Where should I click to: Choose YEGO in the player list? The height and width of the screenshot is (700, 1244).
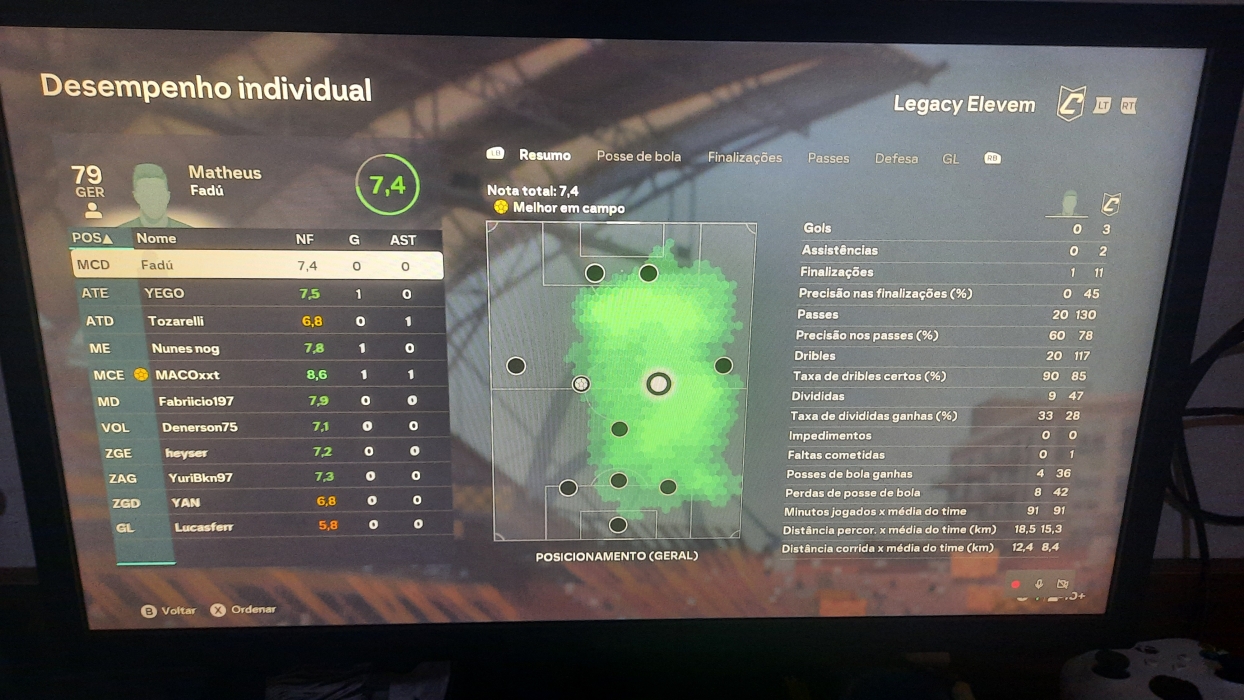[260, 294]
